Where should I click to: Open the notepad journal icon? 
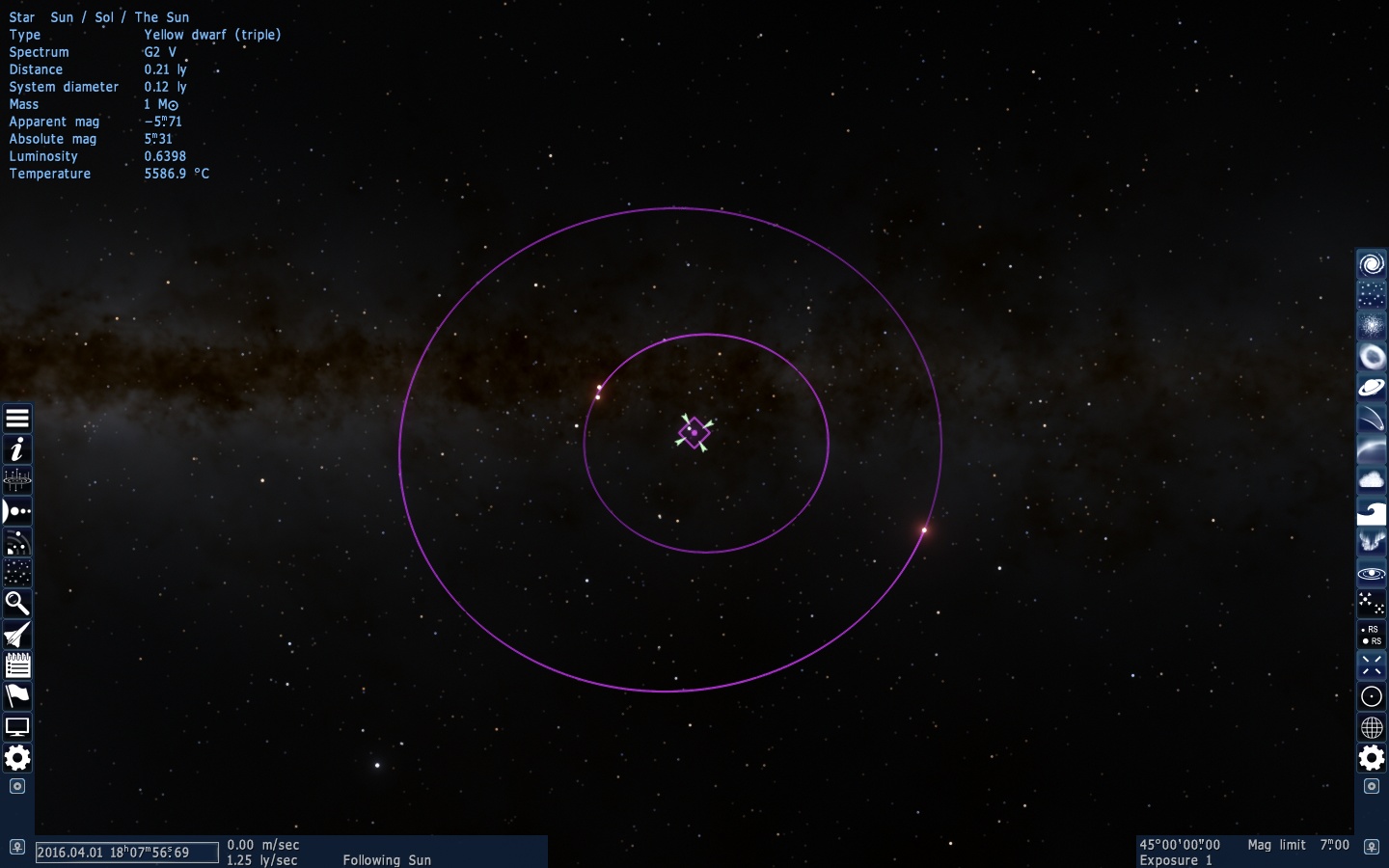[17, 665]
